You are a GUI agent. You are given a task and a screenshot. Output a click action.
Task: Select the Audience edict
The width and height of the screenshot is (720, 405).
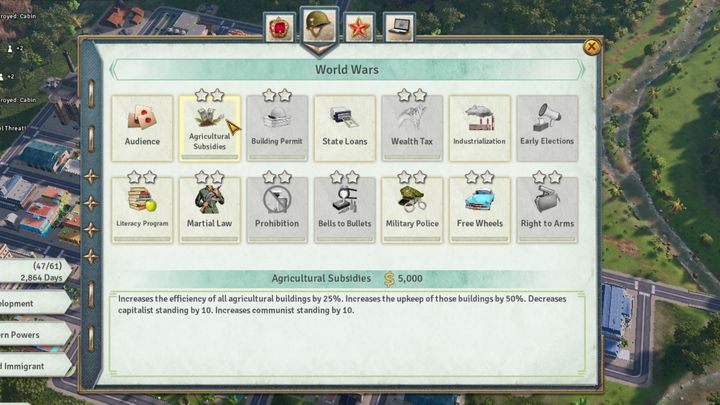[x=142, y=127]
